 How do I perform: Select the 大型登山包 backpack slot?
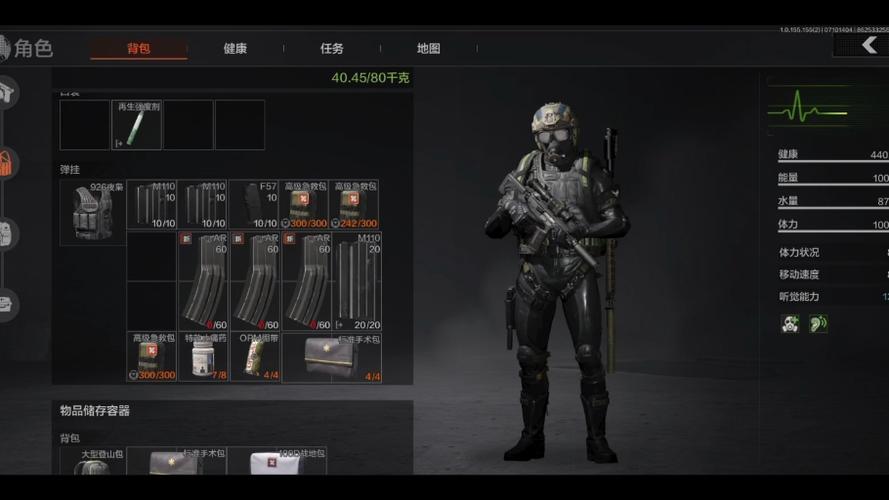[x=92, y=461]
